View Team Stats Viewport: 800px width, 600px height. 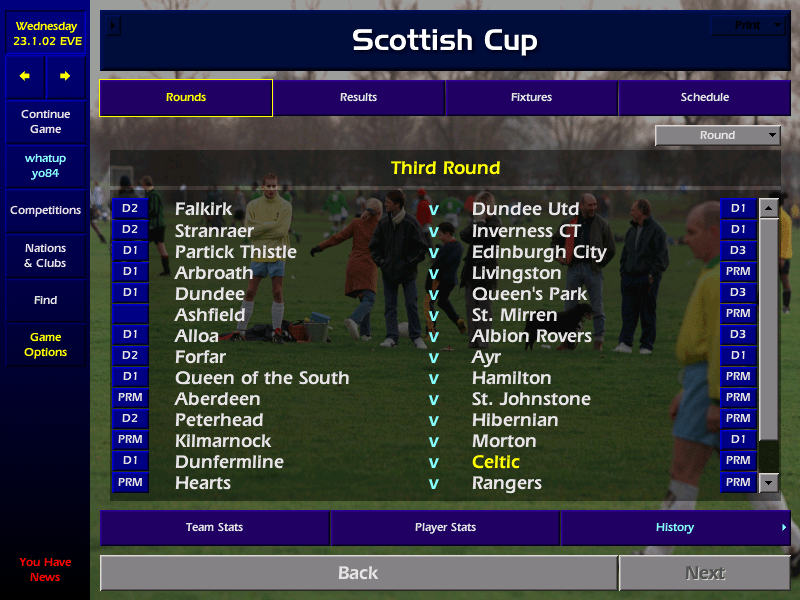(214, 528)
